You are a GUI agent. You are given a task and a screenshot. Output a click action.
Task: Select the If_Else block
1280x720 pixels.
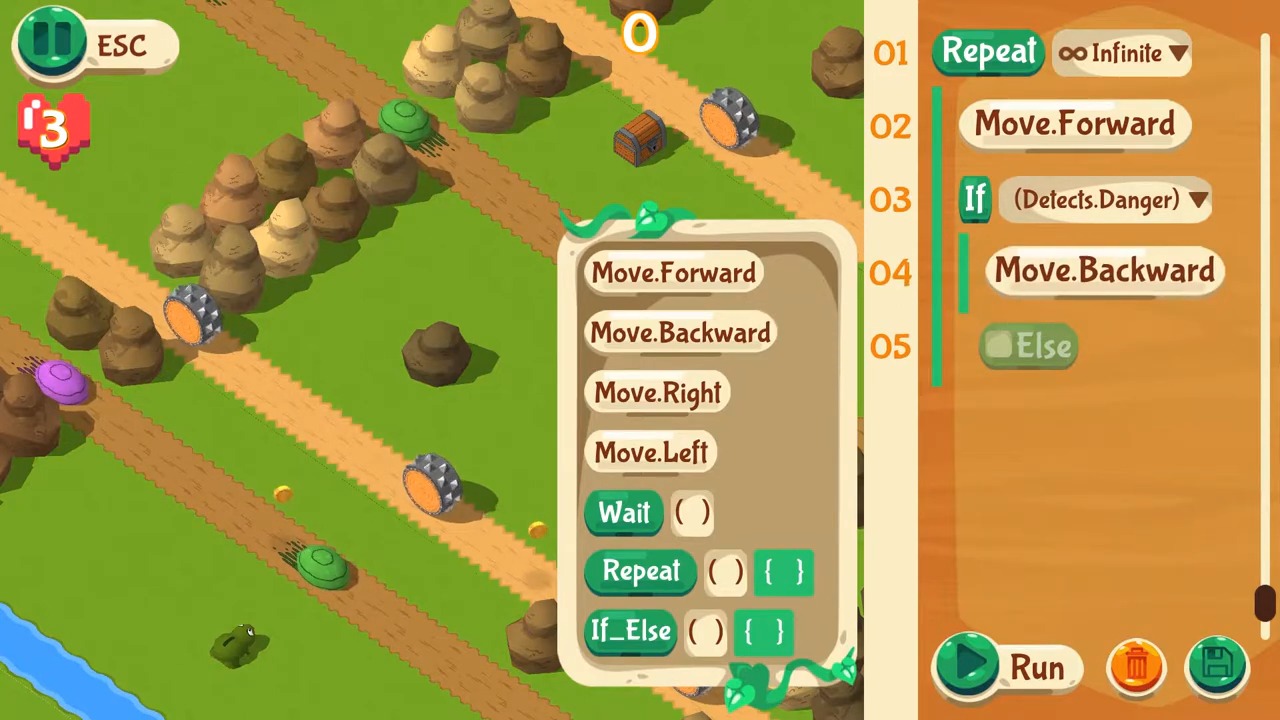[x=630, y=632]
